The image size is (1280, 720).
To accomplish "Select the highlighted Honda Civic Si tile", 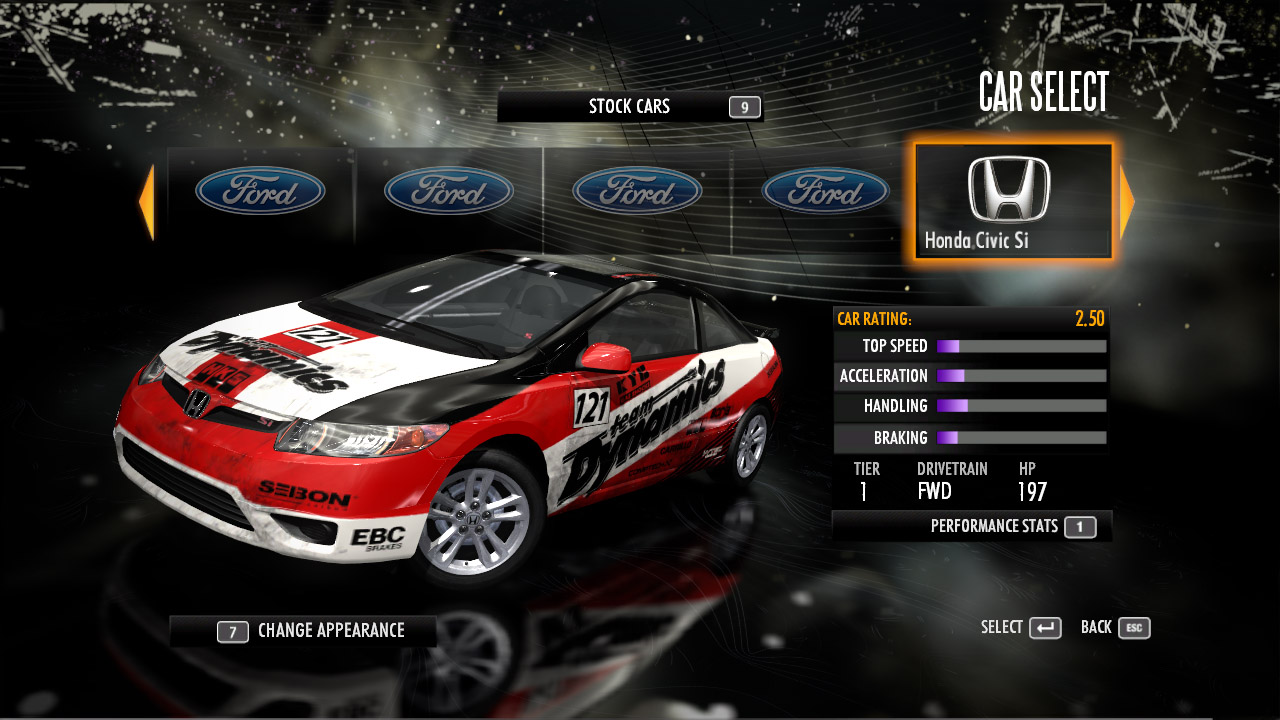I will [1012, 201].
